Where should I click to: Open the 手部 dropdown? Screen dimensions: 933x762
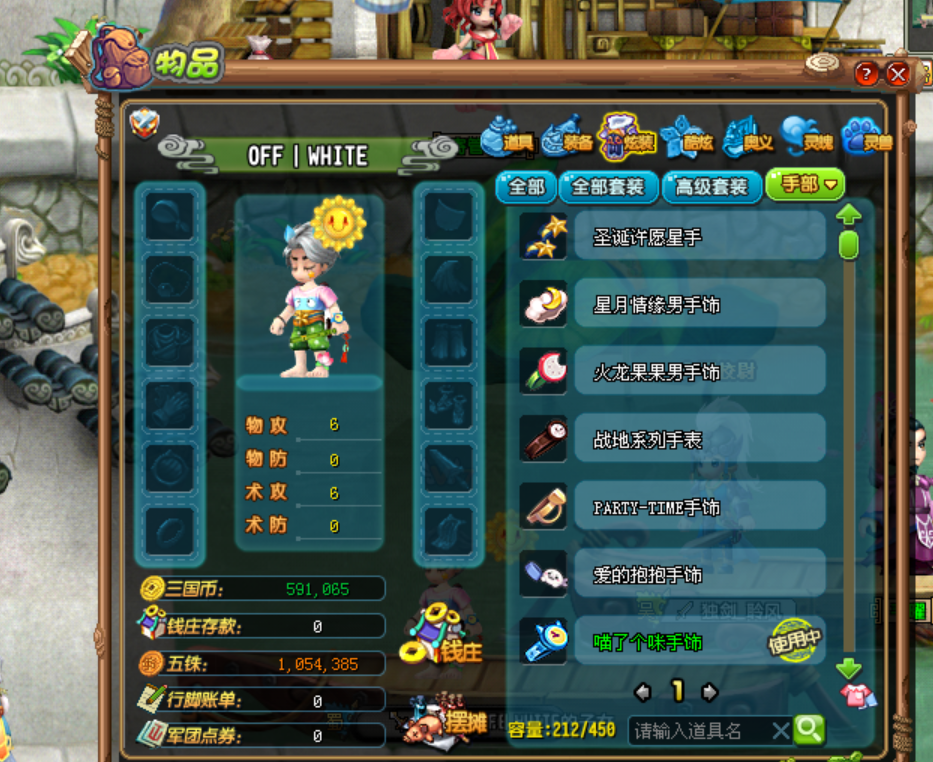coord(805,185)
